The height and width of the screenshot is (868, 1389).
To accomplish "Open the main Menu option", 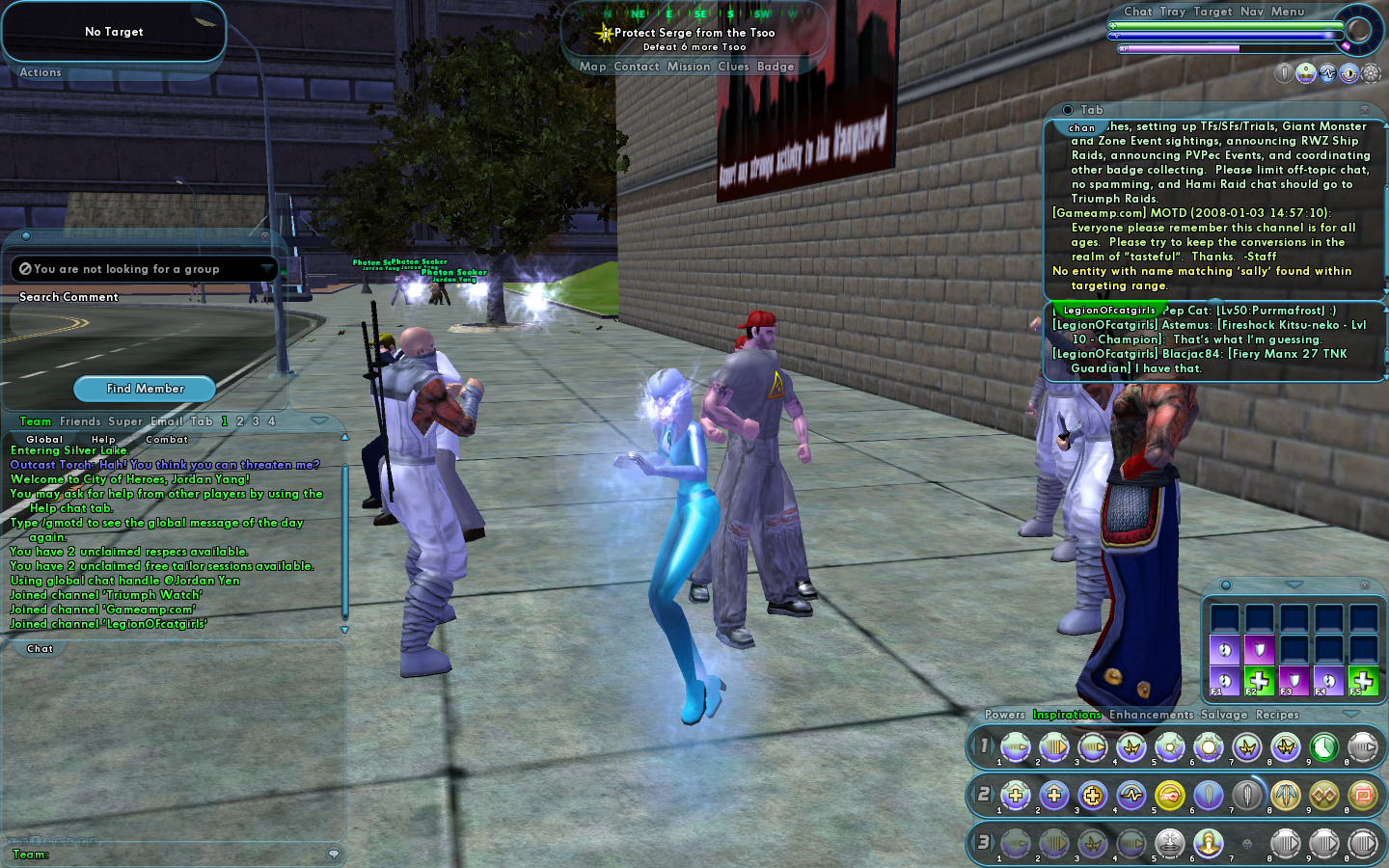I will pos(1288,12).
